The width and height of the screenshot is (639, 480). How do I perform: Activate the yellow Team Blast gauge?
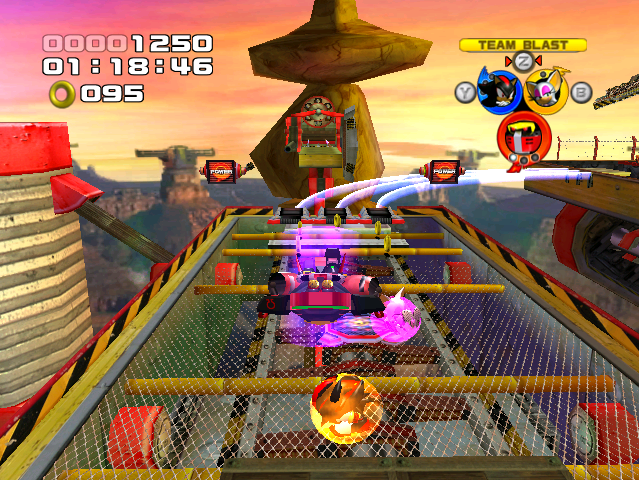tap(522, 45)
